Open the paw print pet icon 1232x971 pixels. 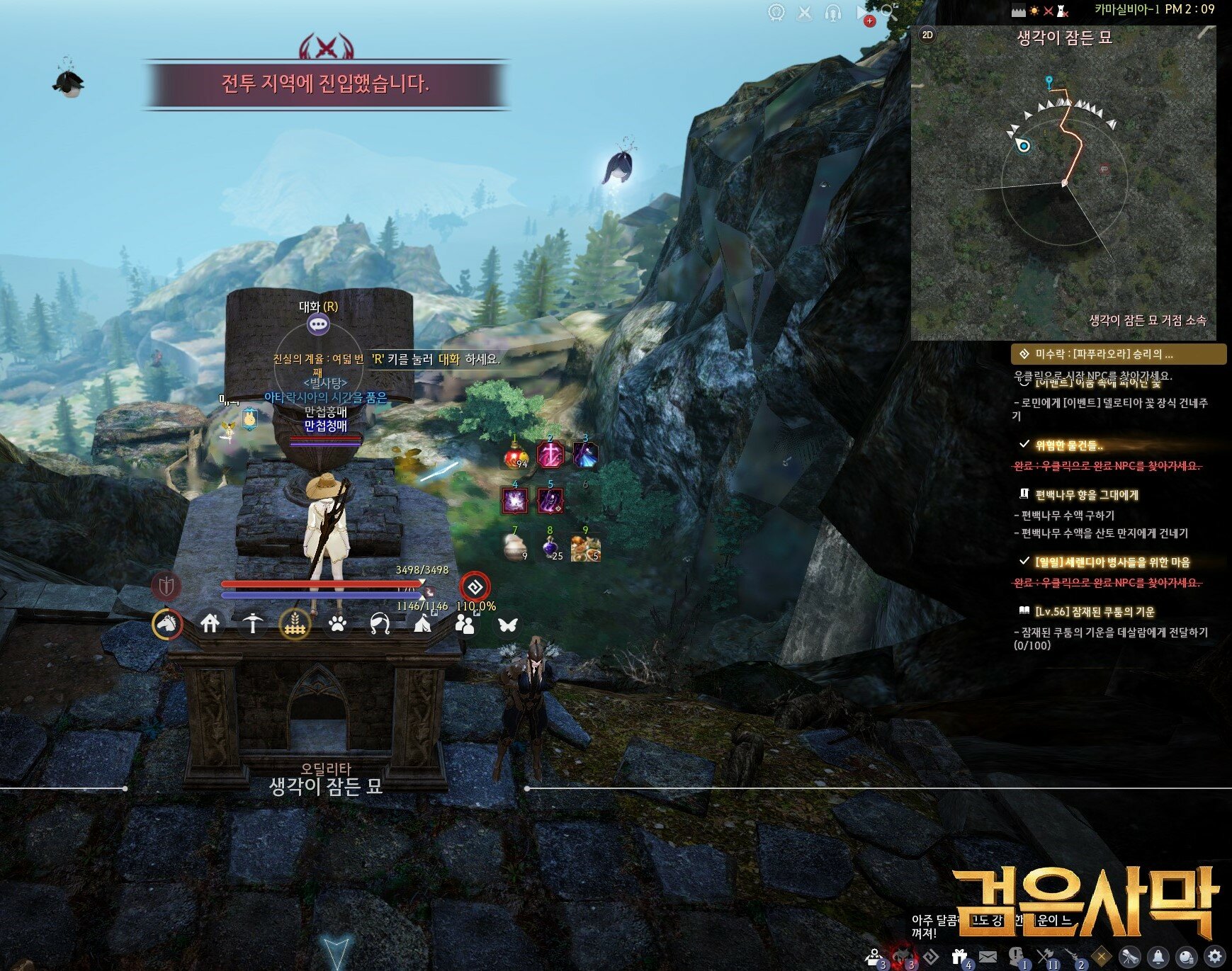(x=338, y=624)
